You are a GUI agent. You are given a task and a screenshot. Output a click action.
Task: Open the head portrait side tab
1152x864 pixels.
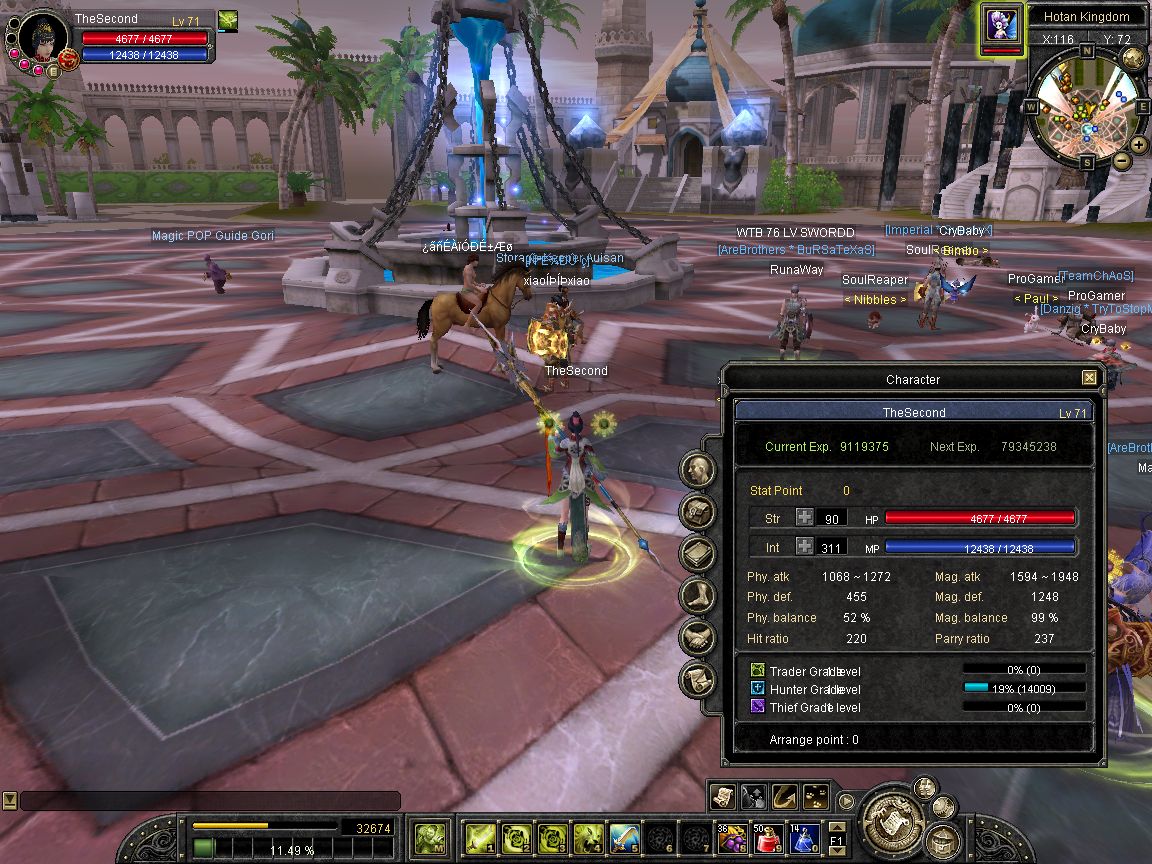698,469
